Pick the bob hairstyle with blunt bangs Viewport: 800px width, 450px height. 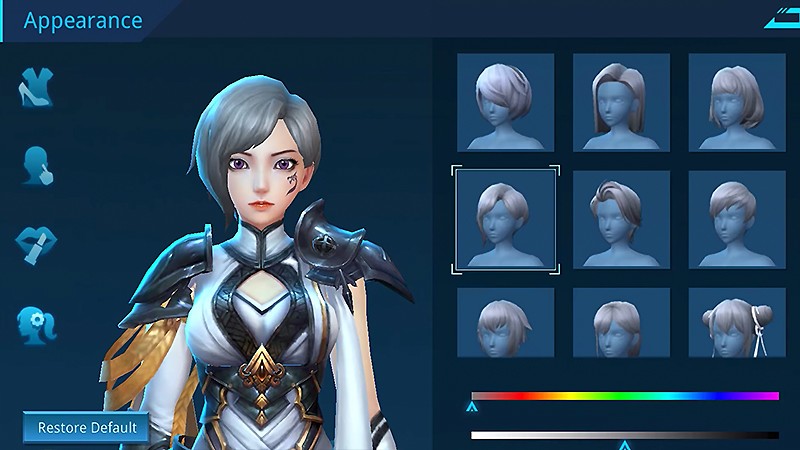(x=737, y=102)
